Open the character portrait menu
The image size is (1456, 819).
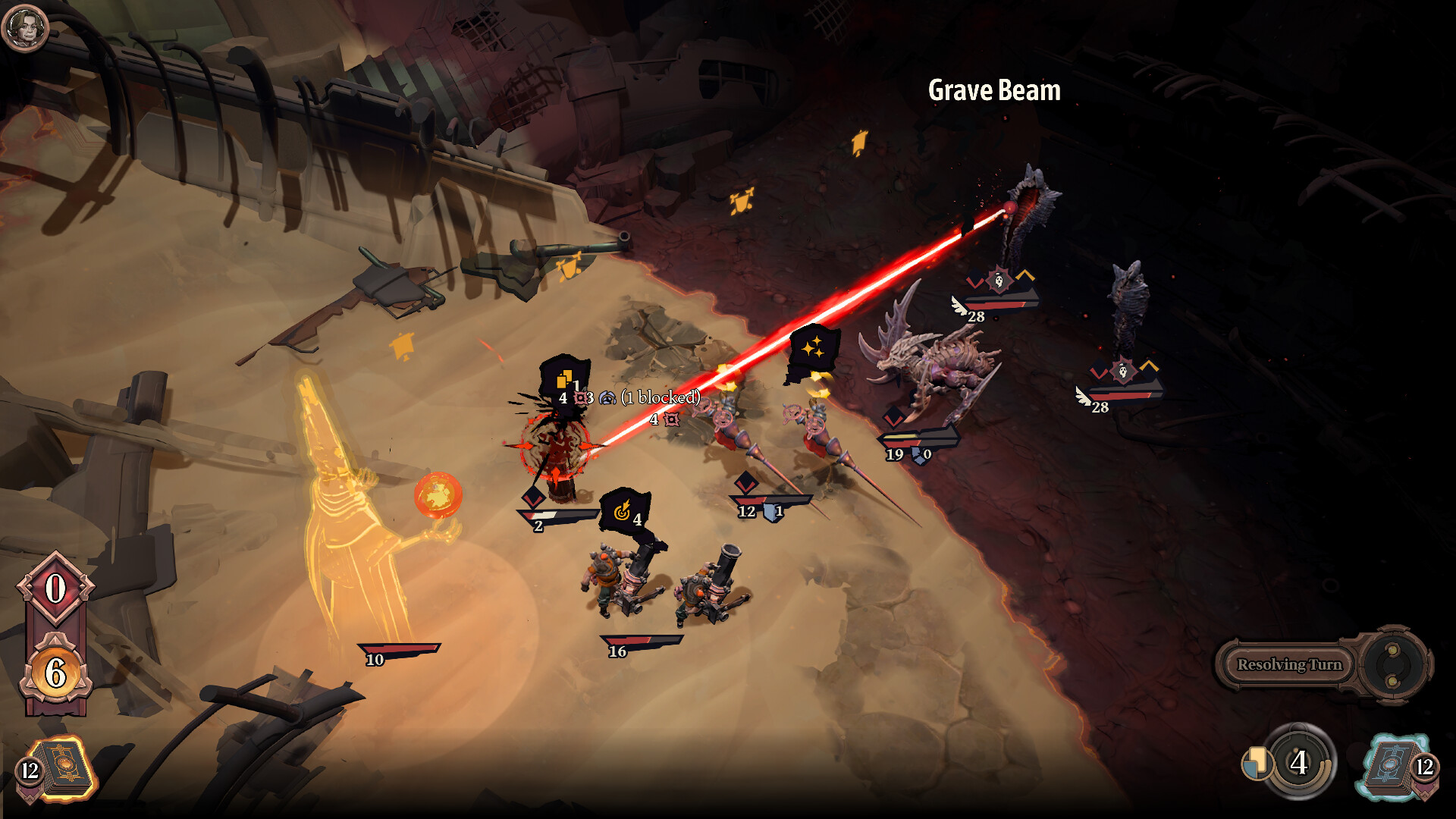(25, 28)
